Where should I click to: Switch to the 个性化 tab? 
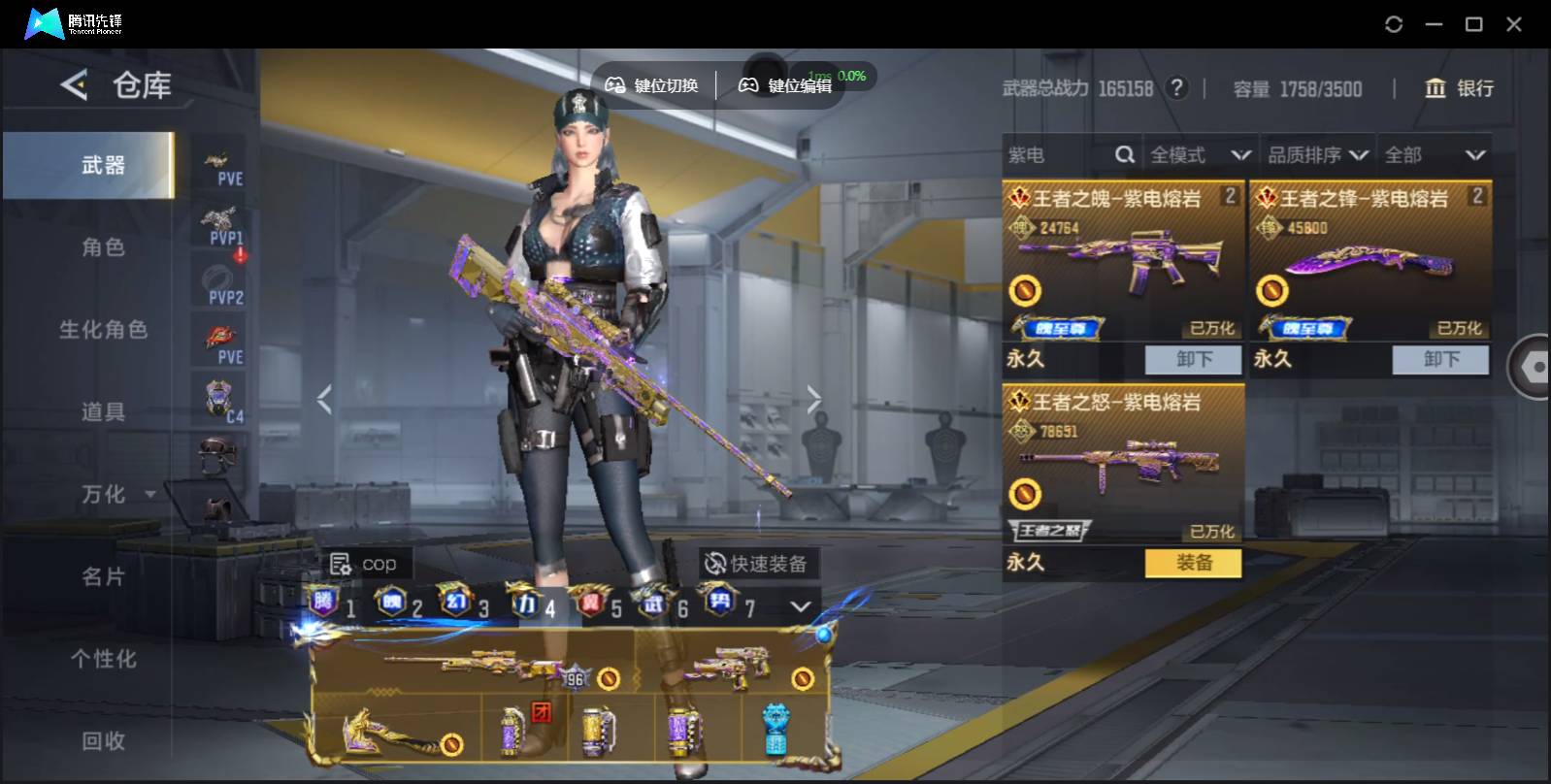point(103,660)
